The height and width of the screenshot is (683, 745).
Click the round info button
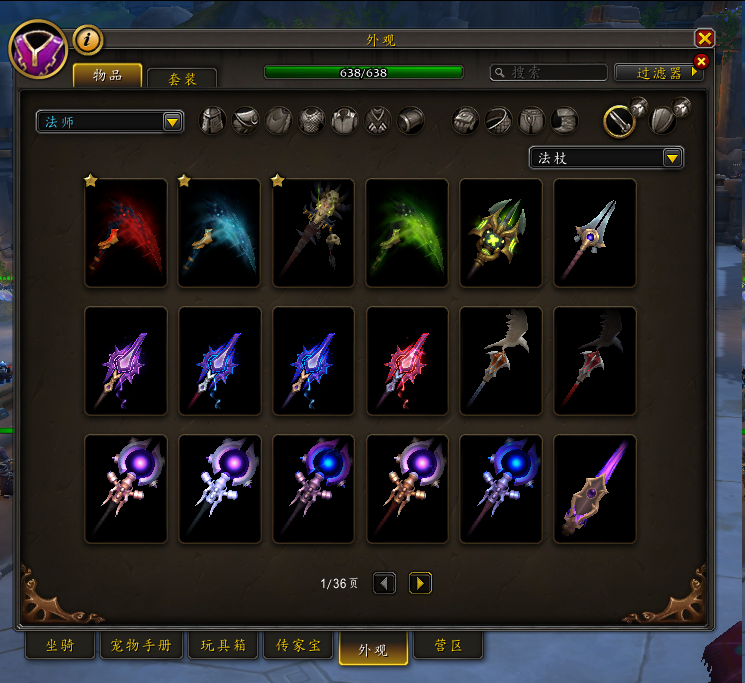(88, 39)
